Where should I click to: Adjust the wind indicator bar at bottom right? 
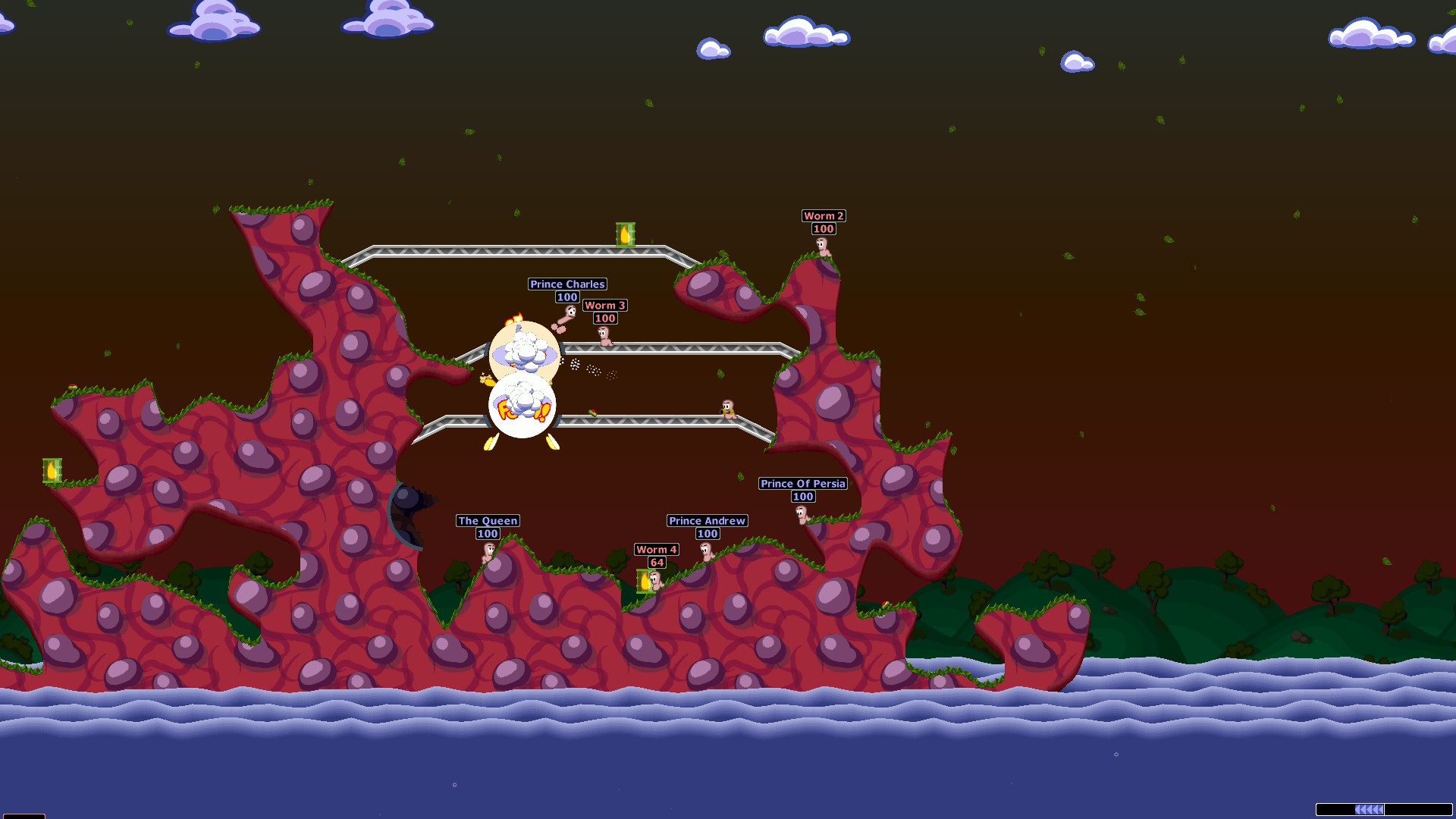click(x=1384, y=809)
